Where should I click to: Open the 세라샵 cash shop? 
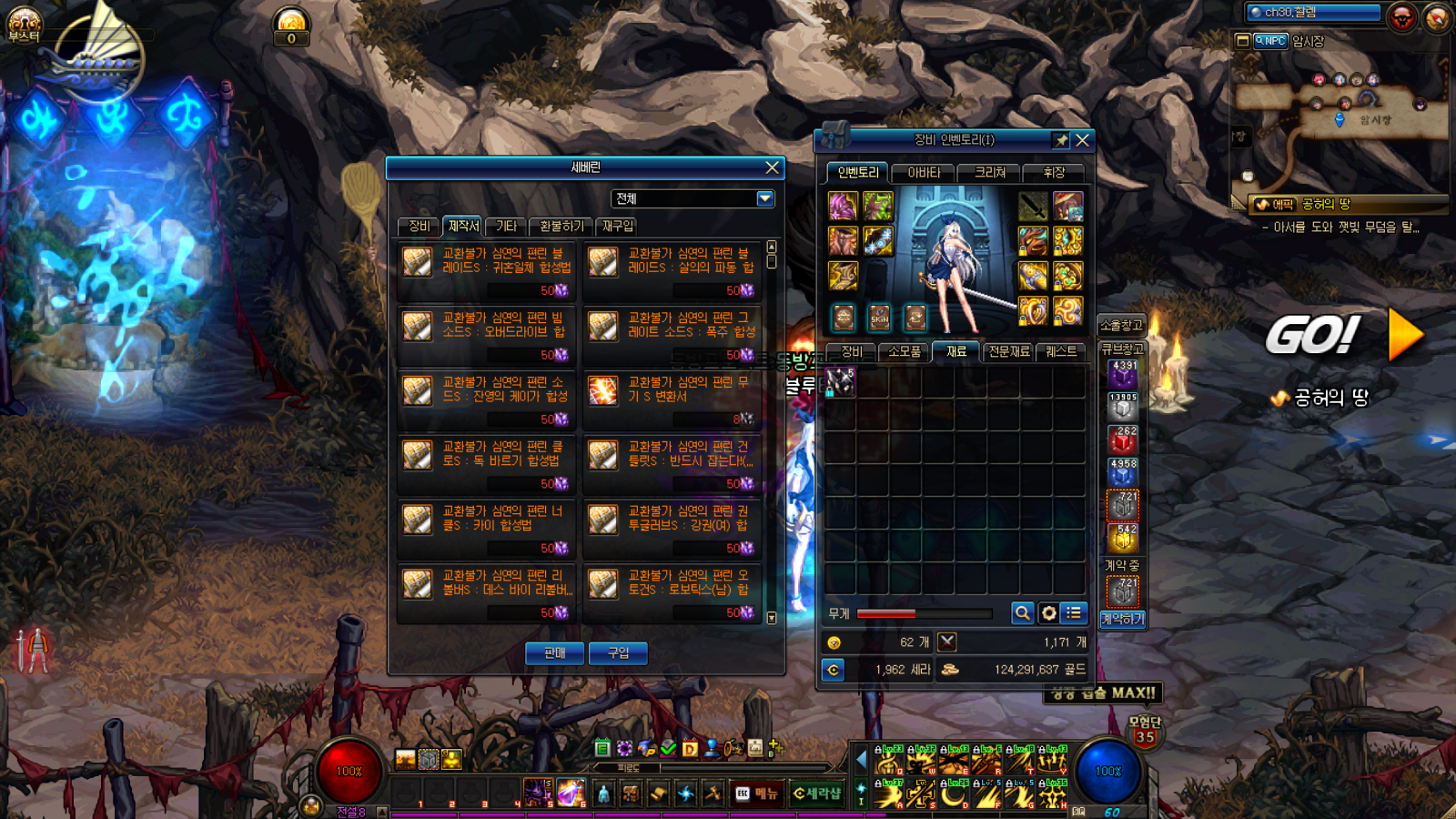click(x=817, y=794)
